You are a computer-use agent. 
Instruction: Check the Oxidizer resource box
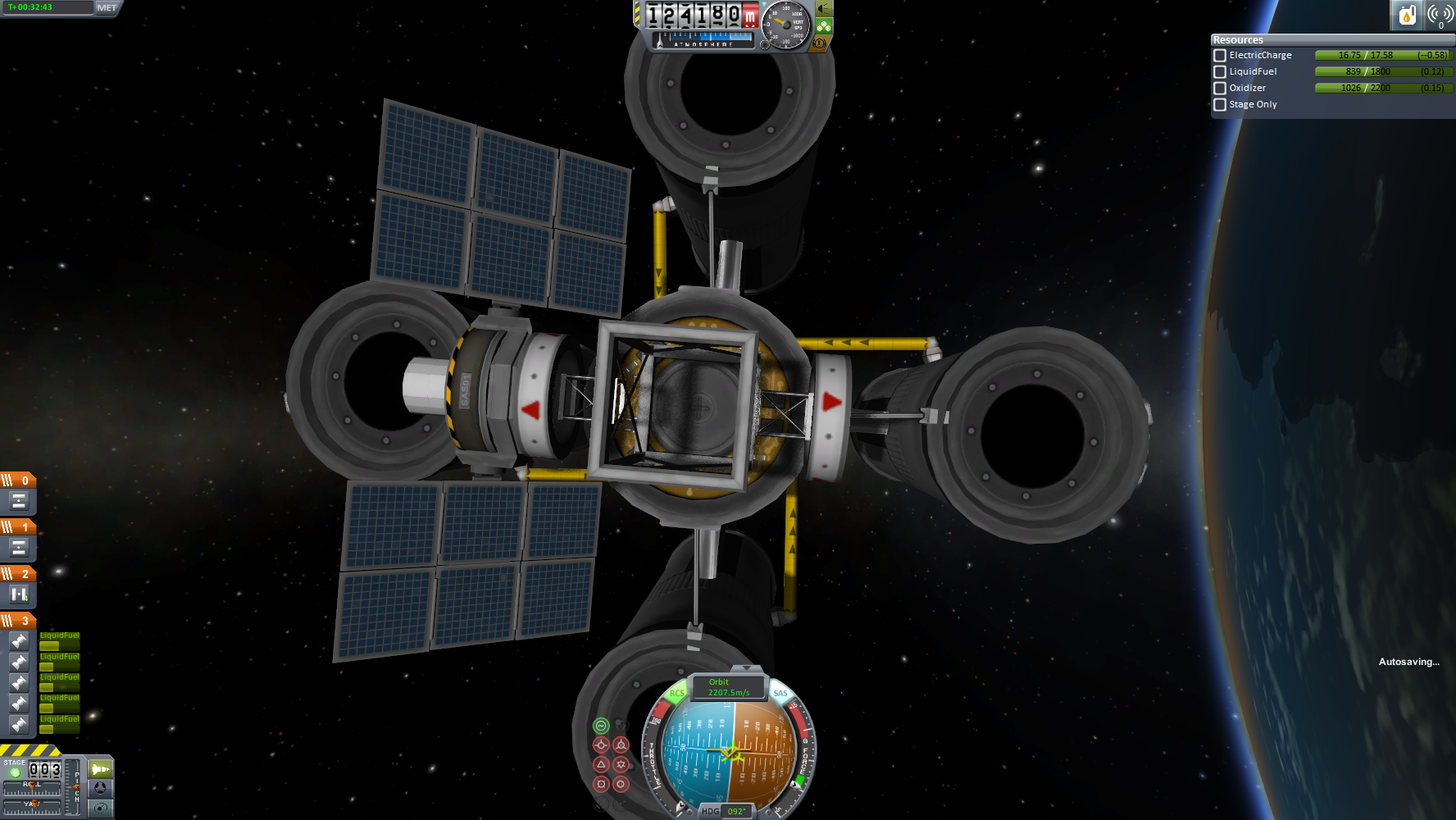(1220, 89)
